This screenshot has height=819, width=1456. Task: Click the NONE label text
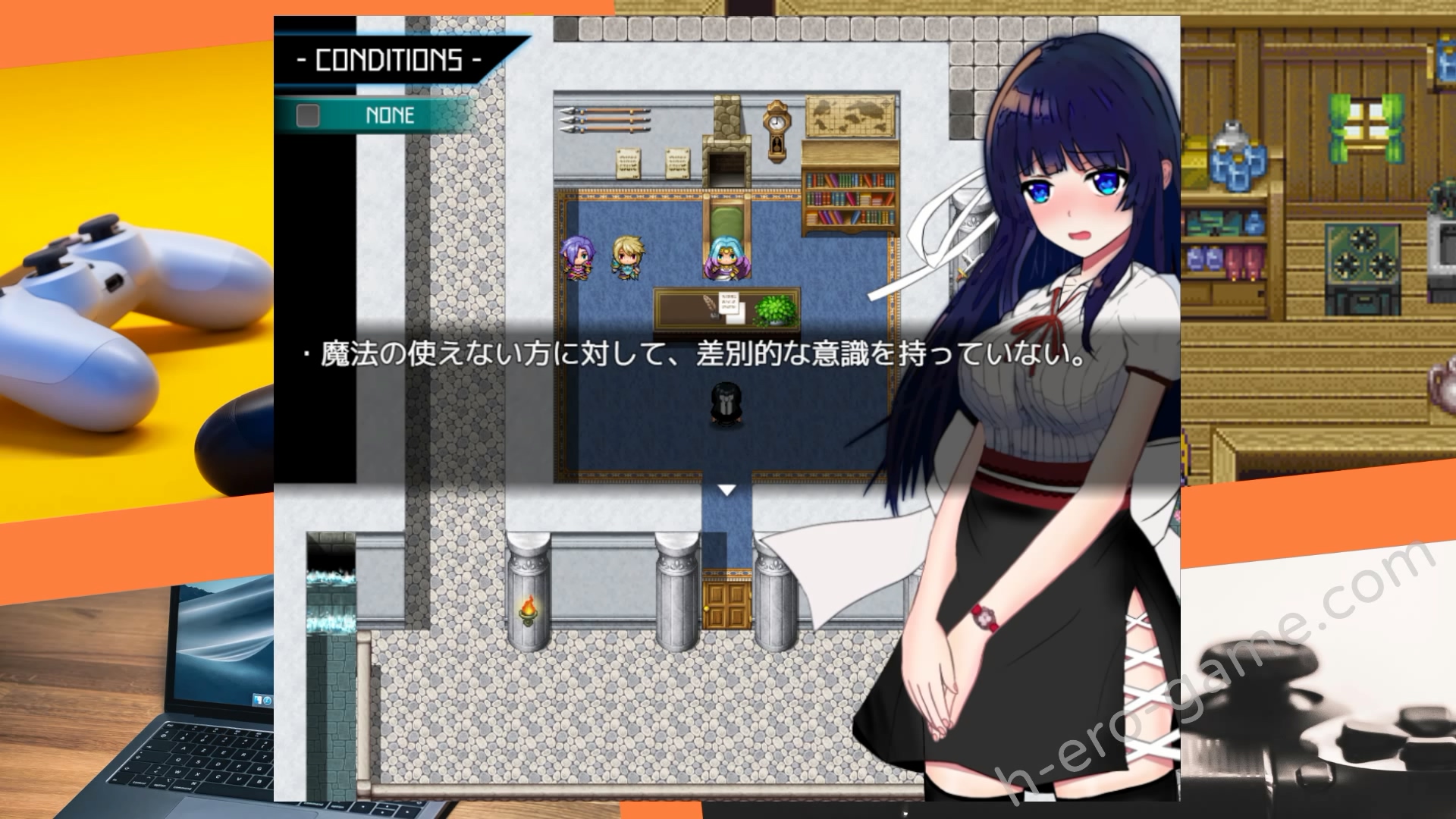pyautogui.click(x=389, y=115)
